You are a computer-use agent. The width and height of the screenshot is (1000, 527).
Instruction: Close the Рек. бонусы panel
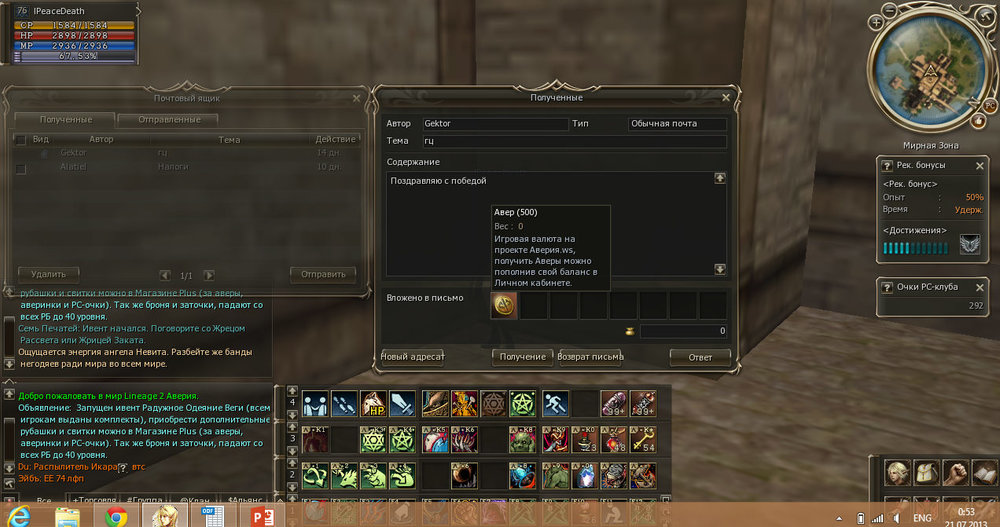pos(981,165)
